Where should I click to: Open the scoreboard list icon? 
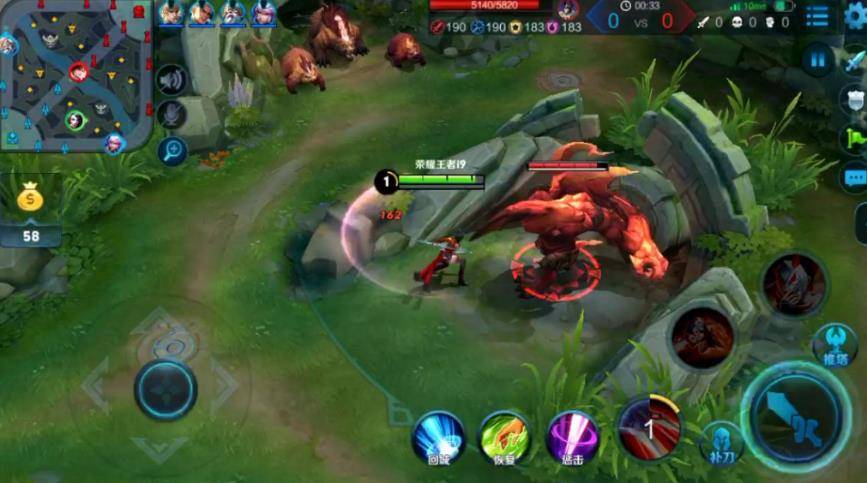818,17
